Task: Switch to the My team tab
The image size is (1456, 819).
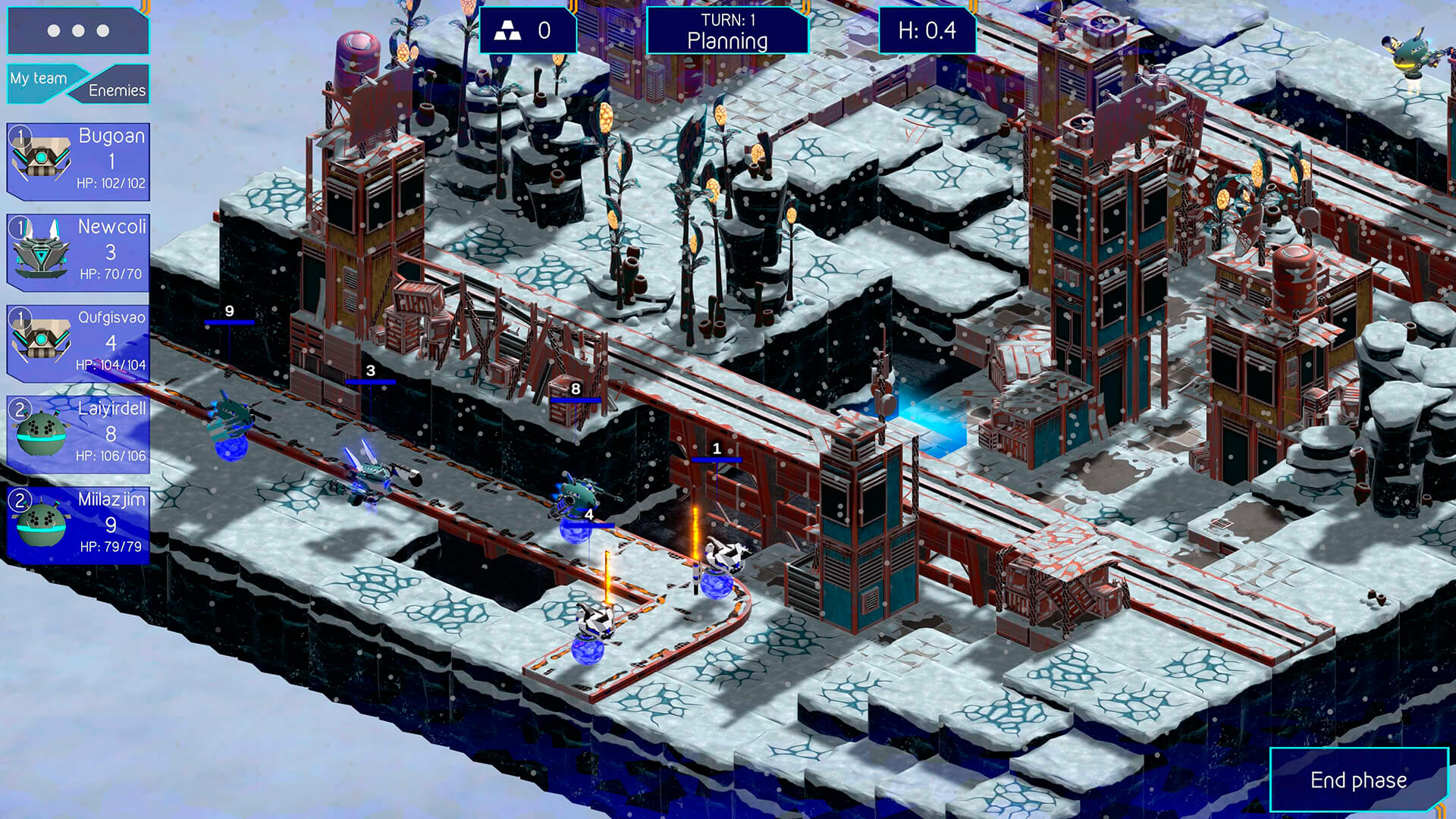Action: [39, 79]
